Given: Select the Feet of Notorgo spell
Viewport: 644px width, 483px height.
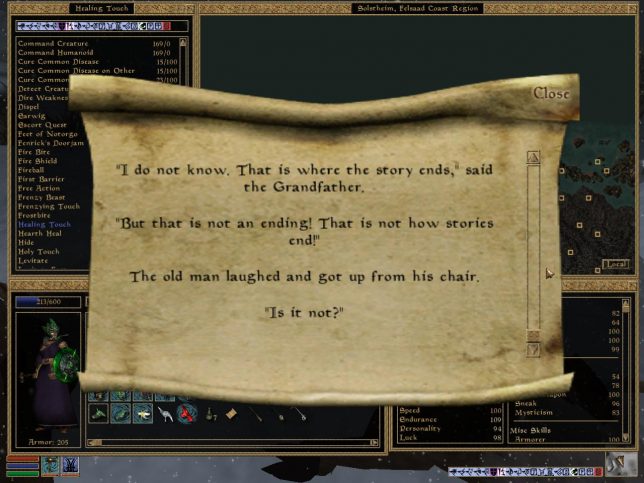Looking at the screenshot, I should [x=49, y=134].
